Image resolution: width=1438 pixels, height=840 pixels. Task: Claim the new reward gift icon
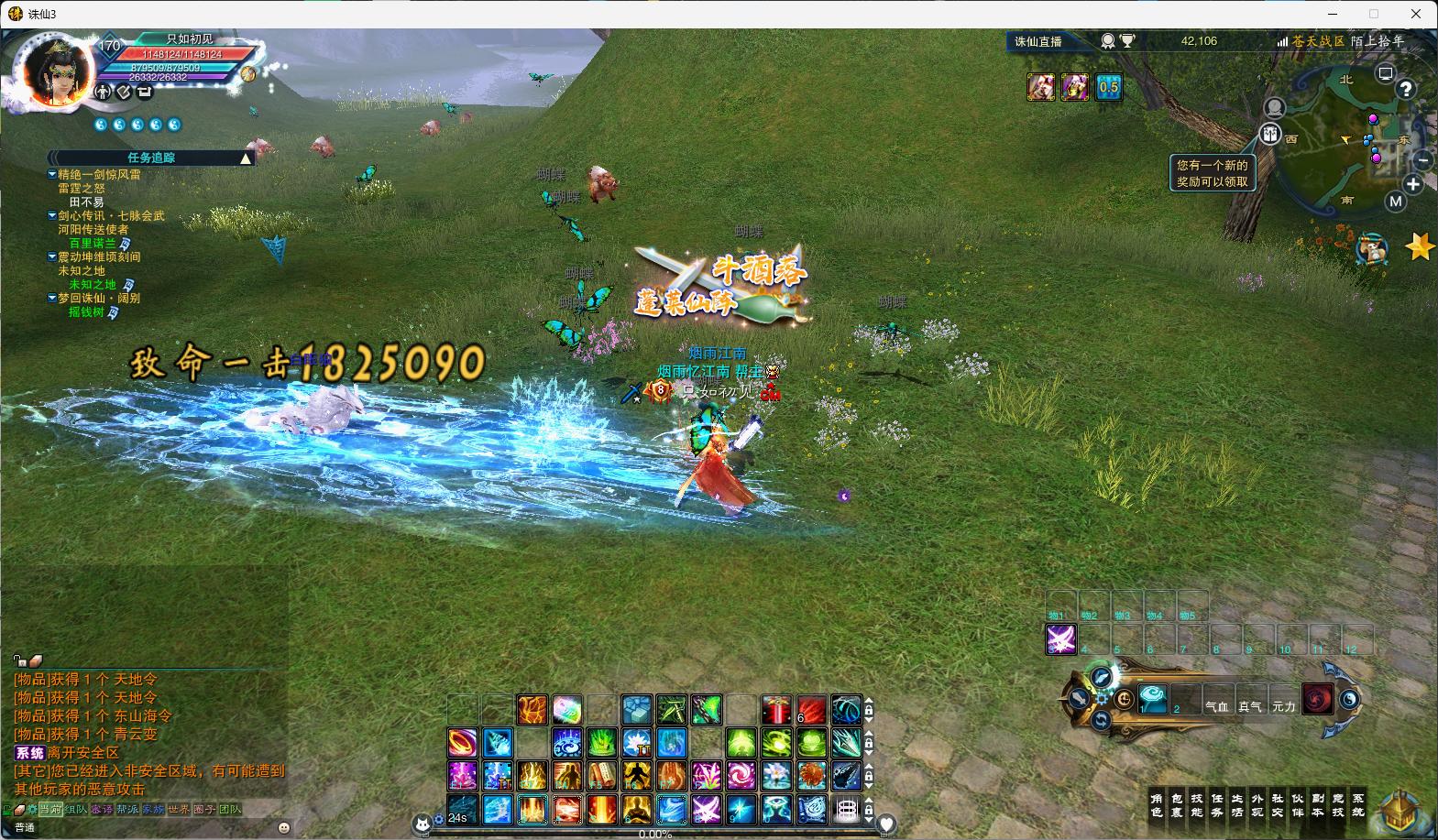click(1269, 135)
